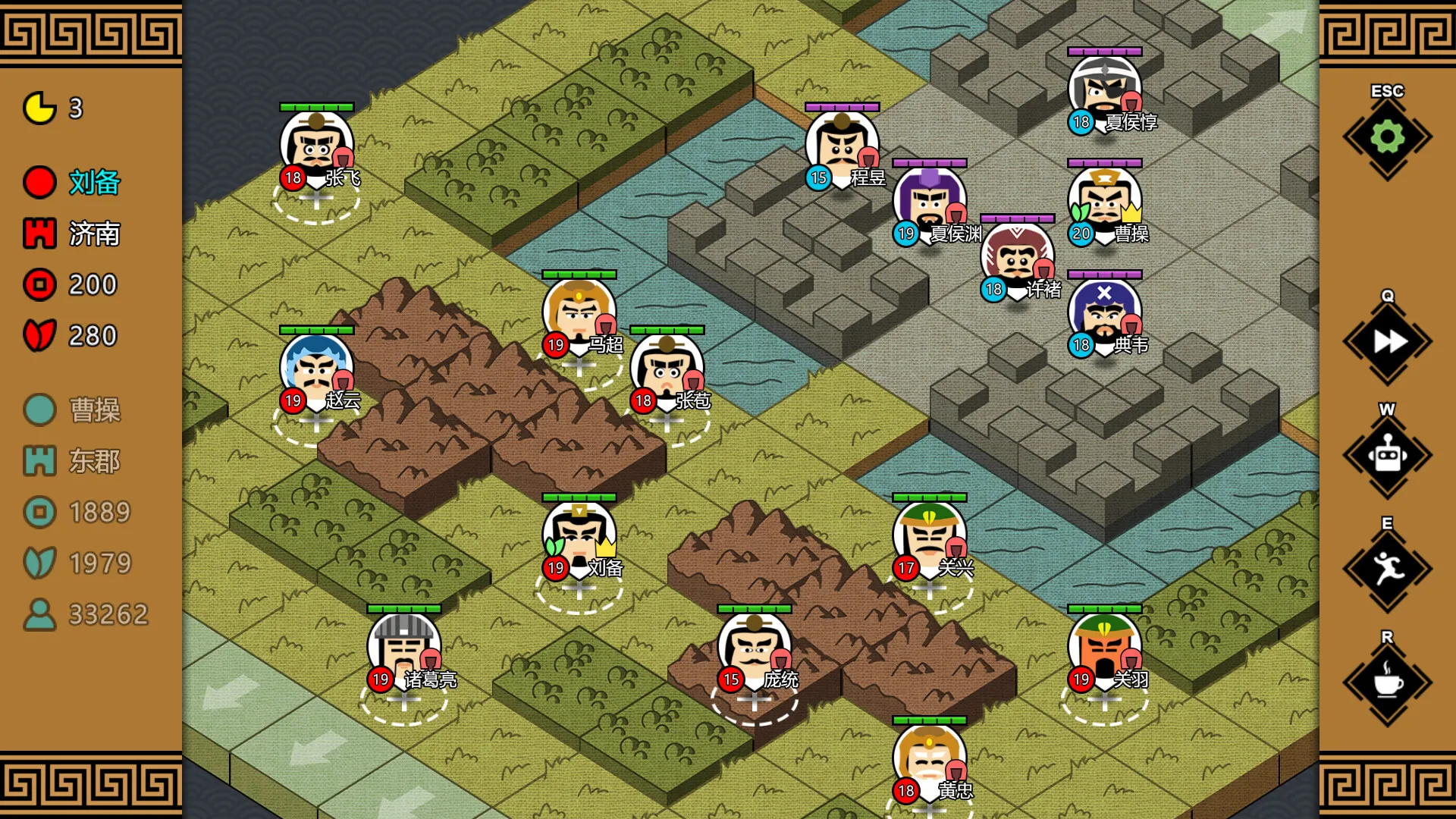The height and width of the screenshot is (819, 1456).
Task: Open the settings gear below ESC
Action: tap(1386, 137)
